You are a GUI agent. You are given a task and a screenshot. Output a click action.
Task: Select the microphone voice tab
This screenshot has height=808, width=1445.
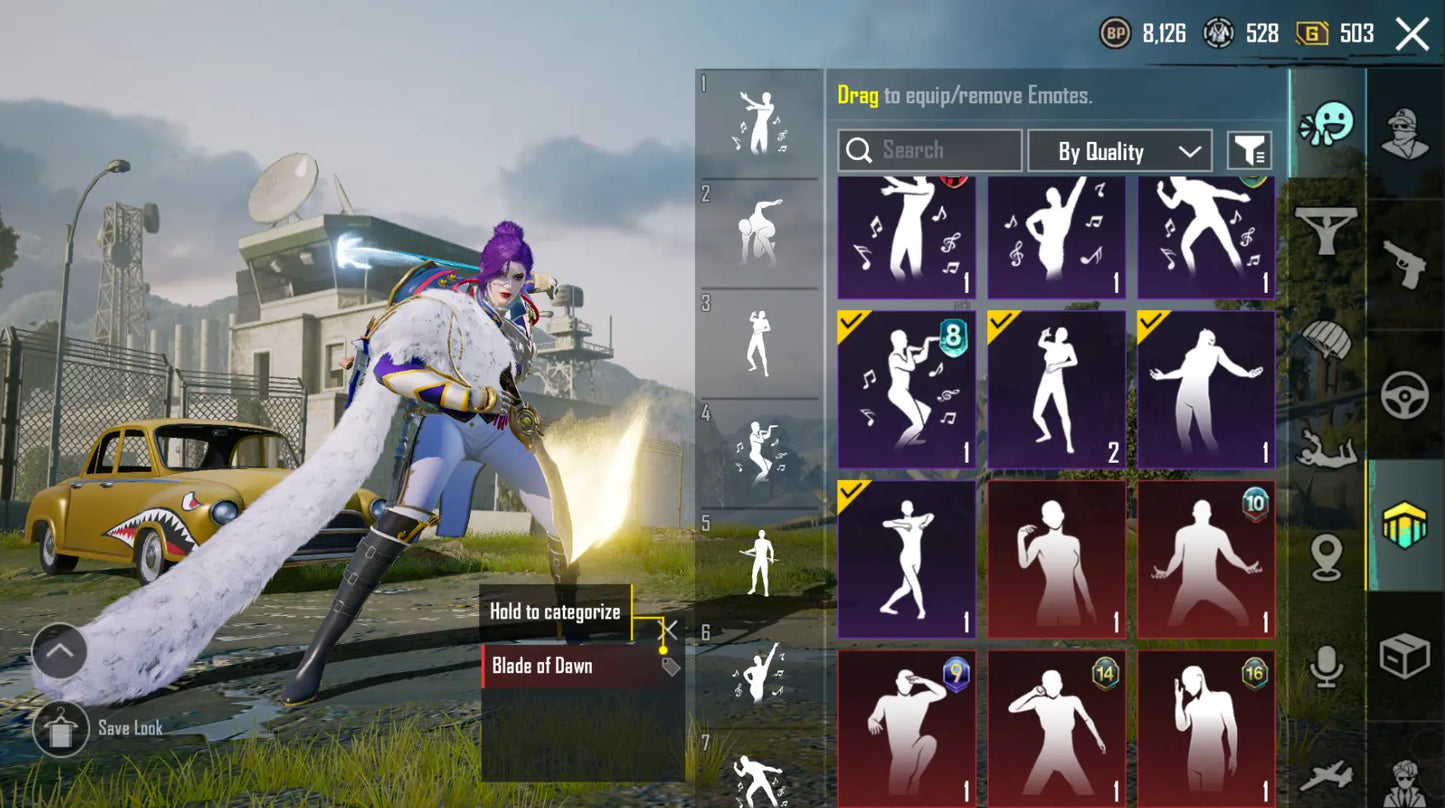(1327, 664)
